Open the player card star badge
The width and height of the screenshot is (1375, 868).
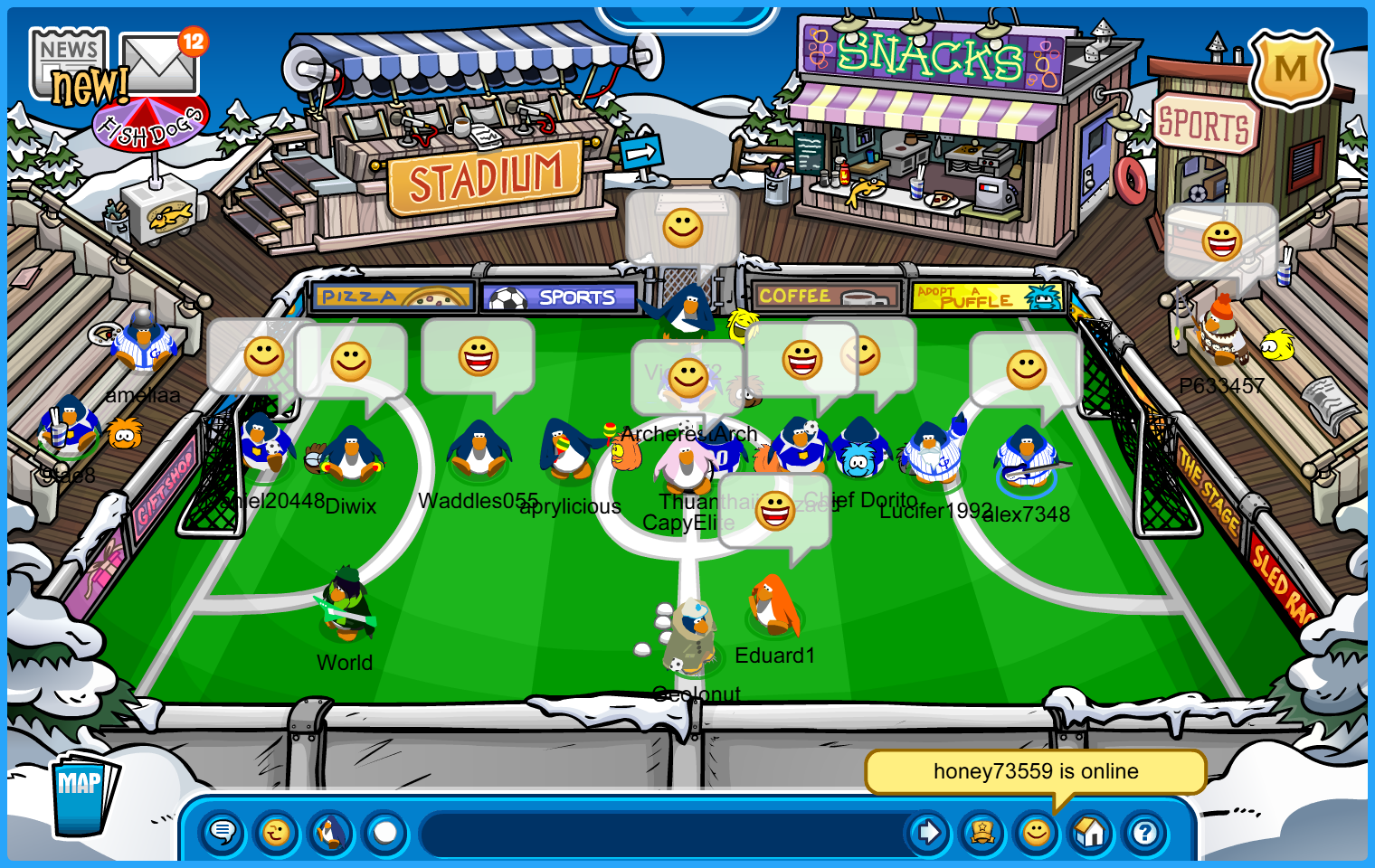click(x=982, y=832)
